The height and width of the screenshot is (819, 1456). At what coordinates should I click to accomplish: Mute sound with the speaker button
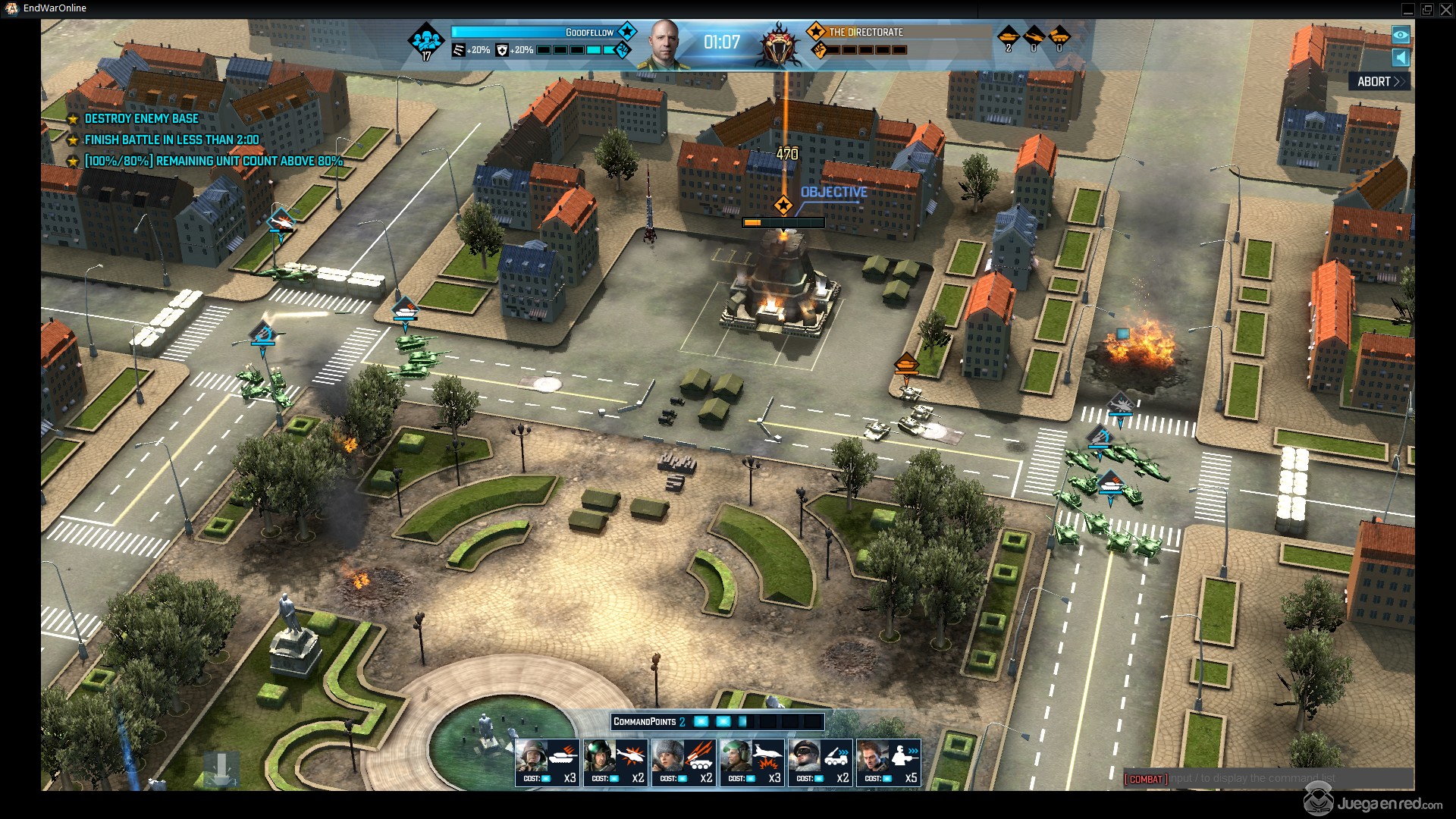tap(1401, 58)
